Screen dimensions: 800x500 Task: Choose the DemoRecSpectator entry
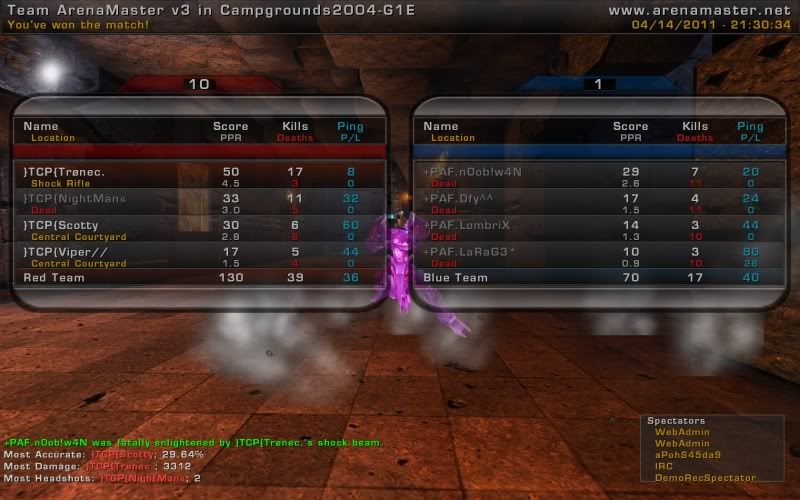tap(705, 478)
